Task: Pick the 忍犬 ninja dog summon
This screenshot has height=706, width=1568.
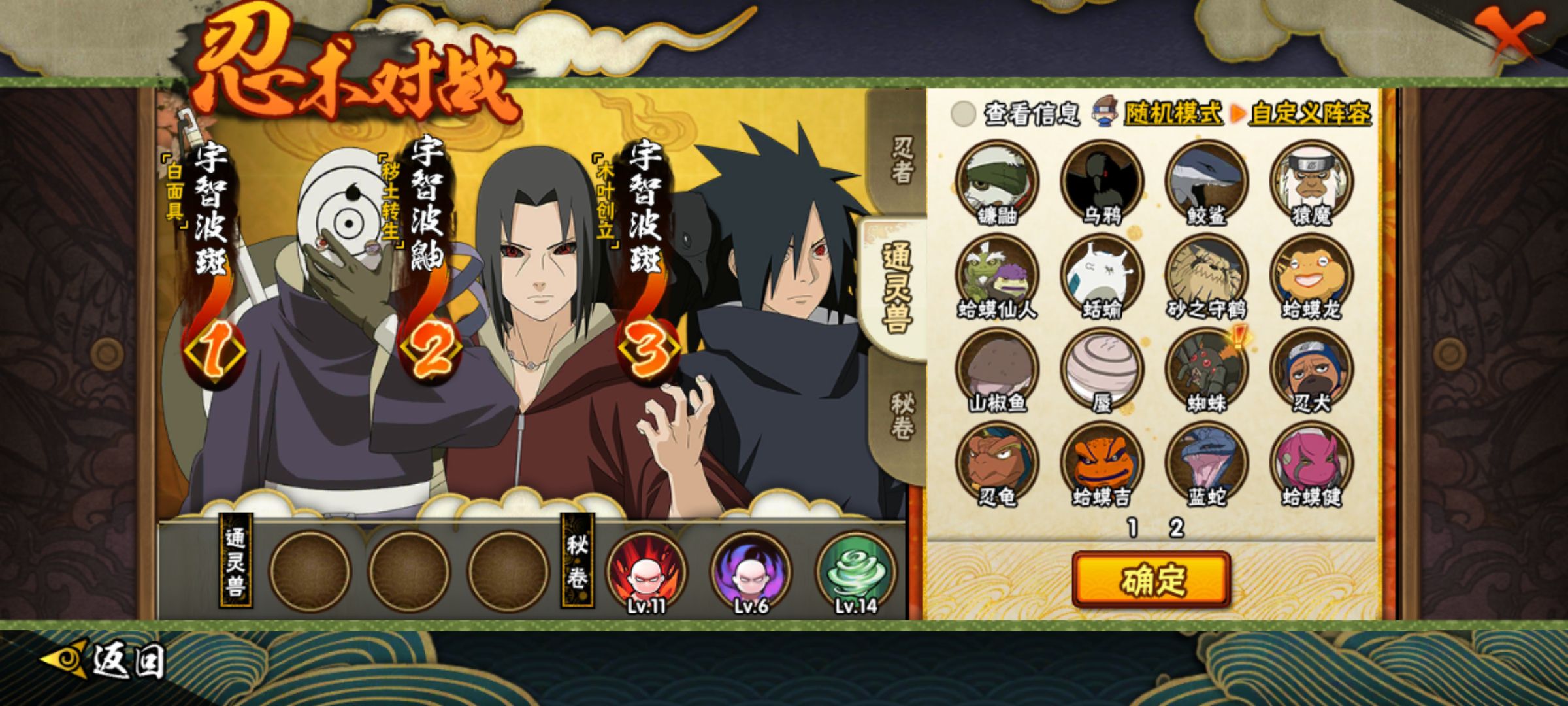Action: click(1311, 369)
